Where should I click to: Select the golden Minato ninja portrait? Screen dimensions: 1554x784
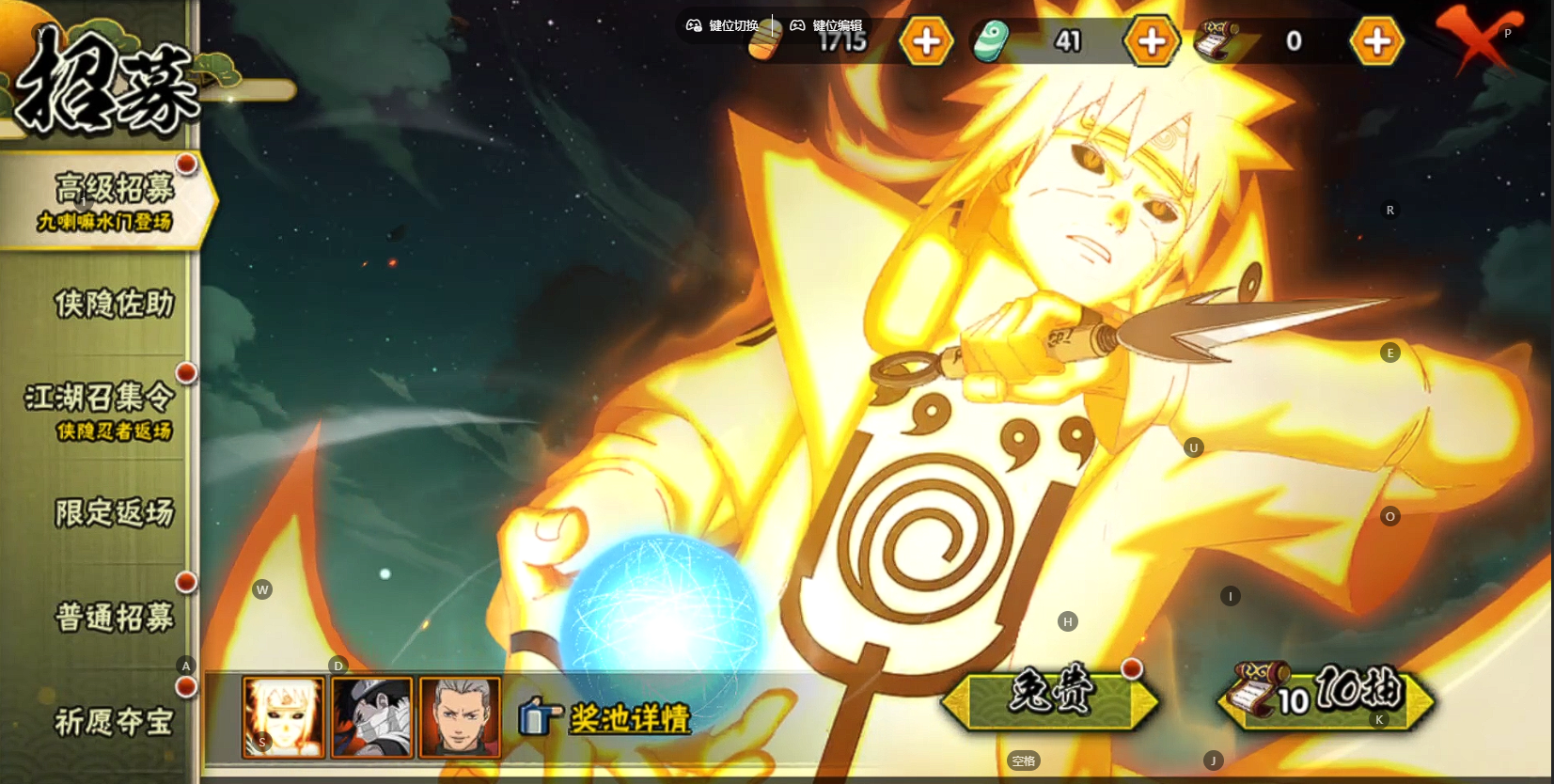coord(283,716)
